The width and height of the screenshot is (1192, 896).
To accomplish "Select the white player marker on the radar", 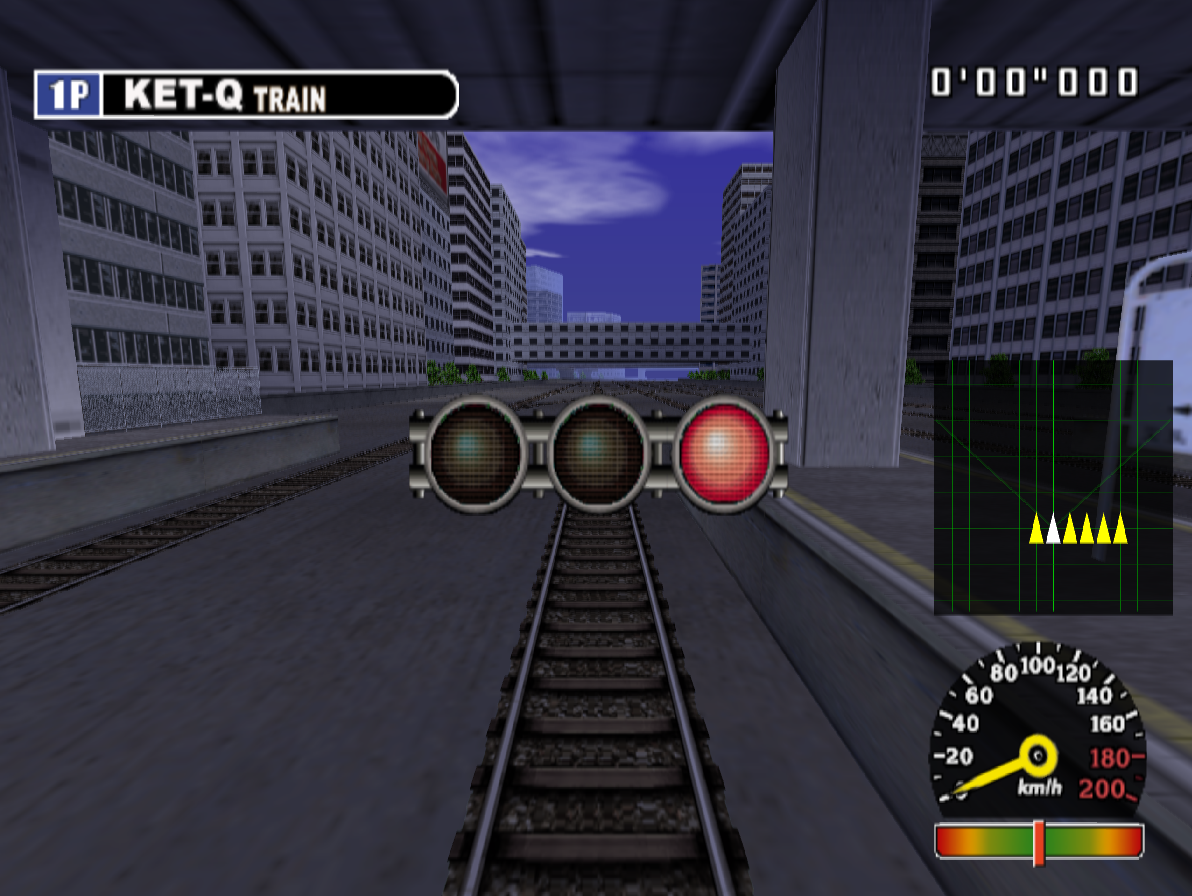I will click(1052, 528).
